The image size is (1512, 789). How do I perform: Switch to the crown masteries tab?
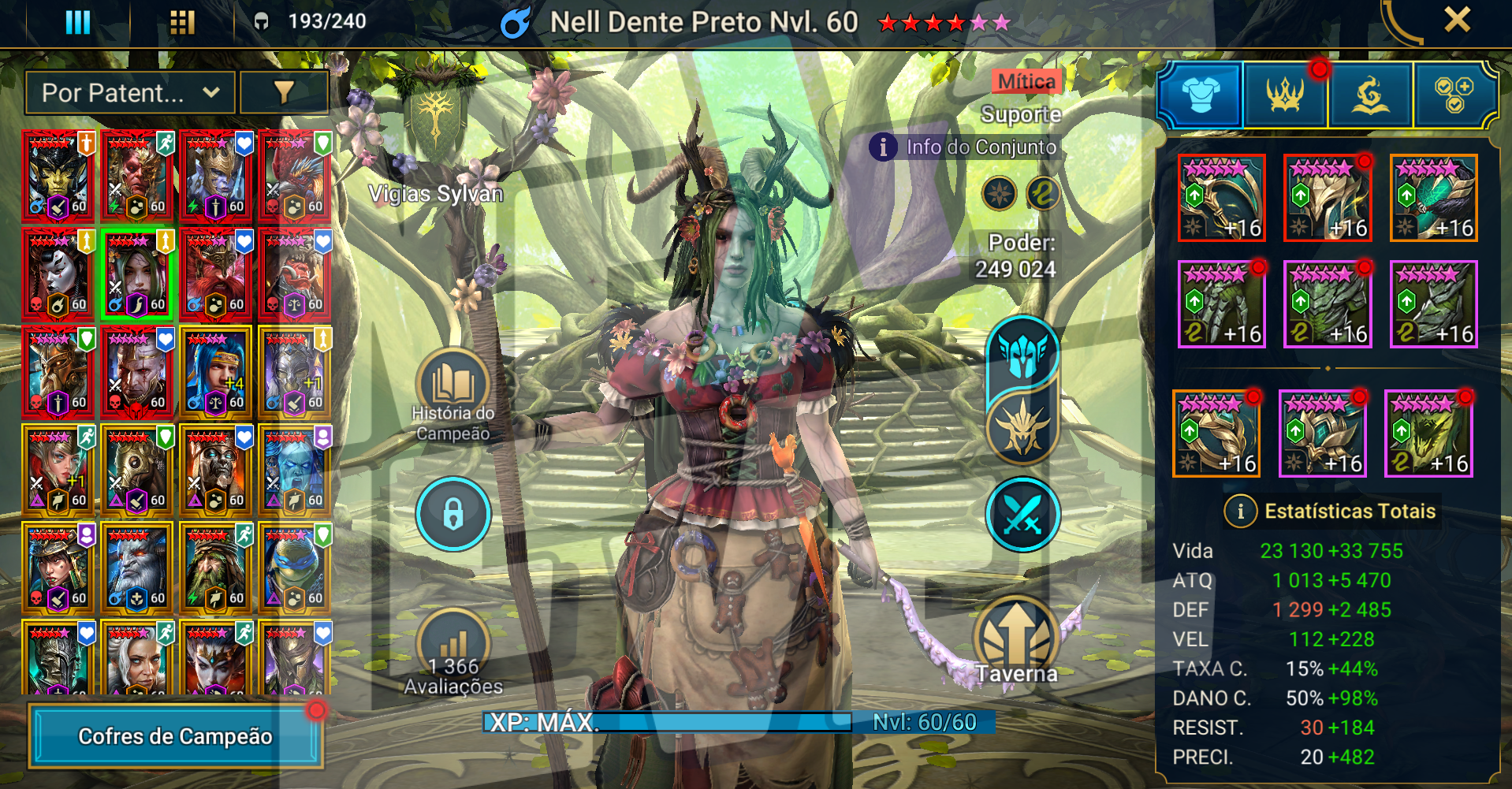tap(1286, 95)
